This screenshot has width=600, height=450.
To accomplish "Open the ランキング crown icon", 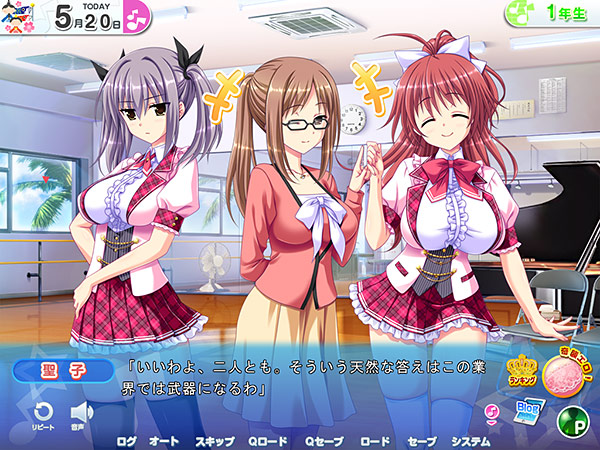I will coord(523,374).
